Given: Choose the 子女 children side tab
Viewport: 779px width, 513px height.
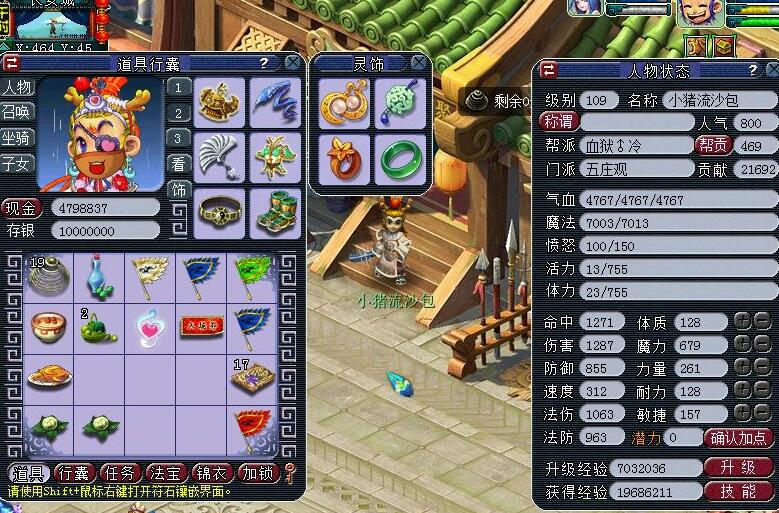Looking at the screenshot, I should (16, 163).
